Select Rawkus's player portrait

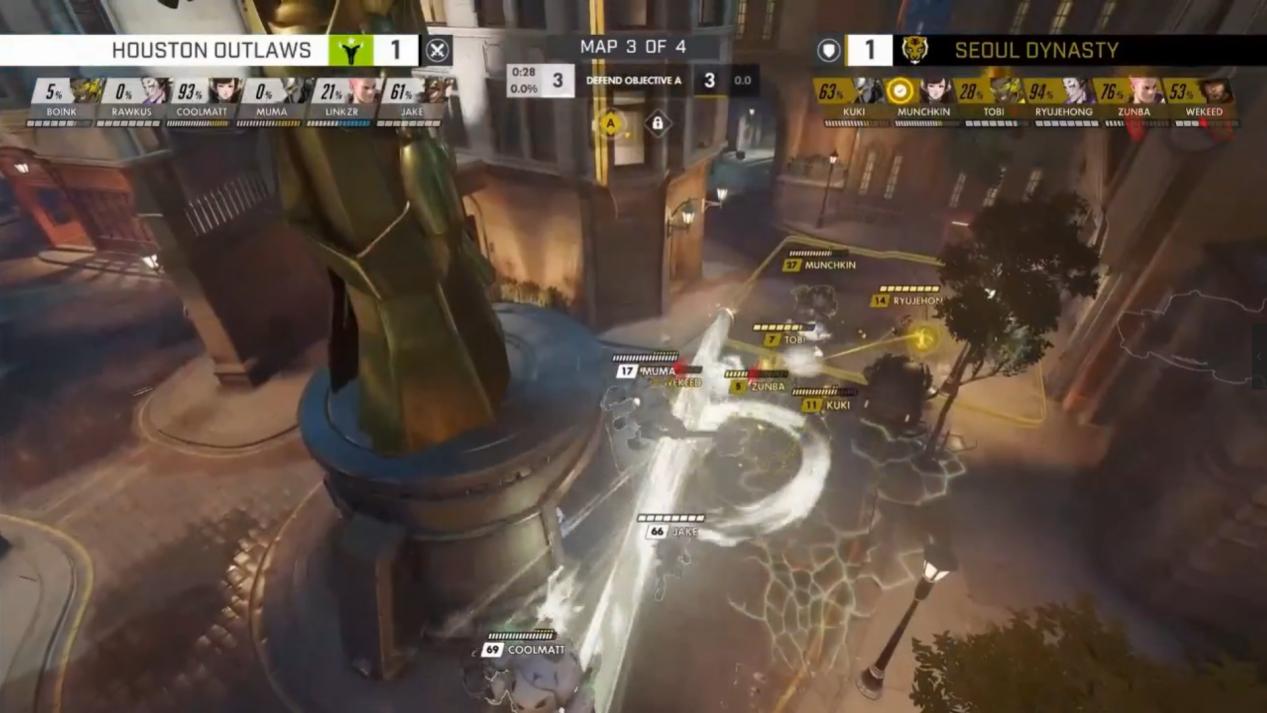156,91
